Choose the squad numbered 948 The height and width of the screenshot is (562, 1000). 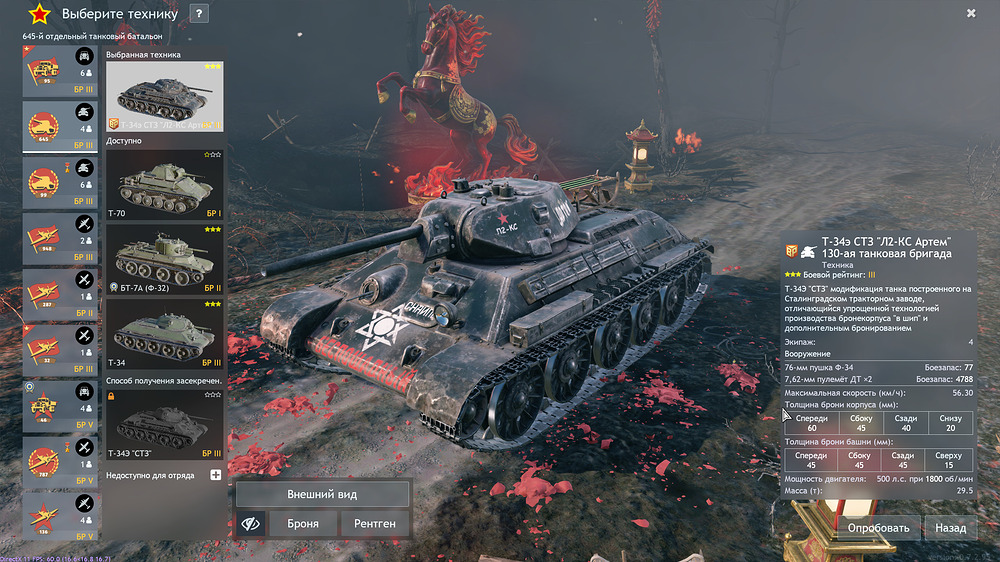(x=60, y=239)
